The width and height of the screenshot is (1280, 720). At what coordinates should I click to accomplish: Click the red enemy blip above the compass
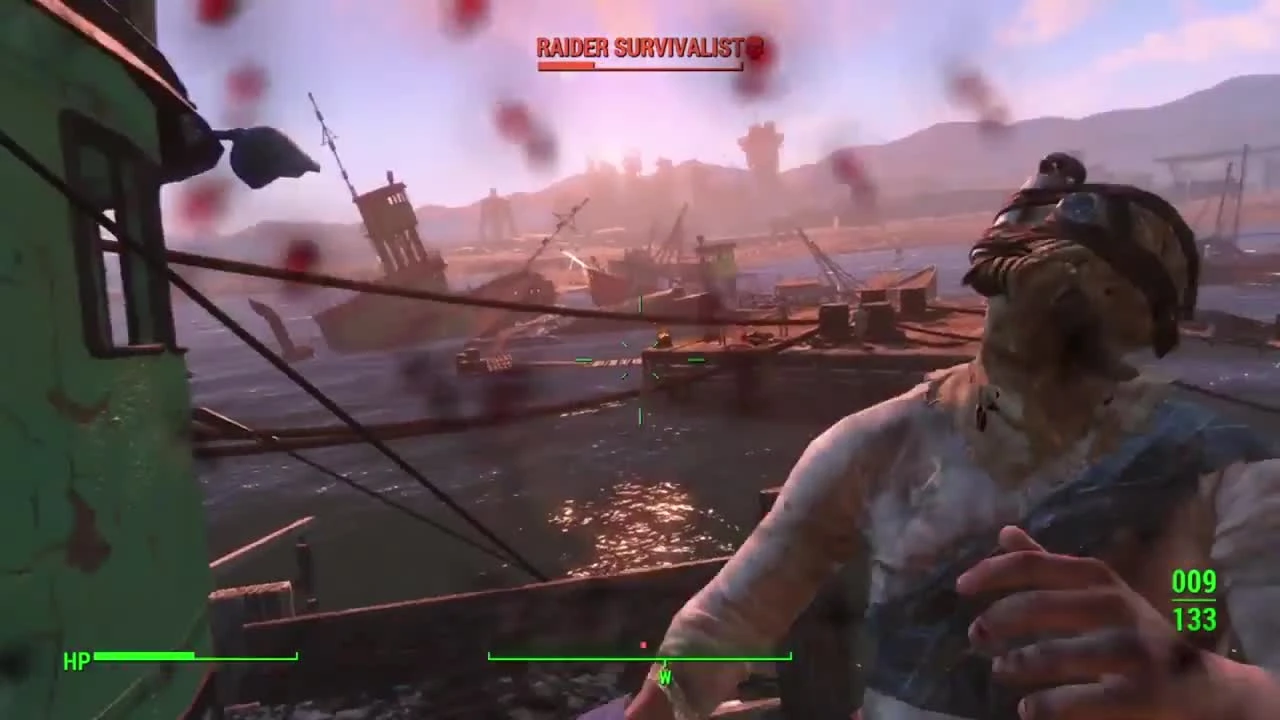click(644, 642)
